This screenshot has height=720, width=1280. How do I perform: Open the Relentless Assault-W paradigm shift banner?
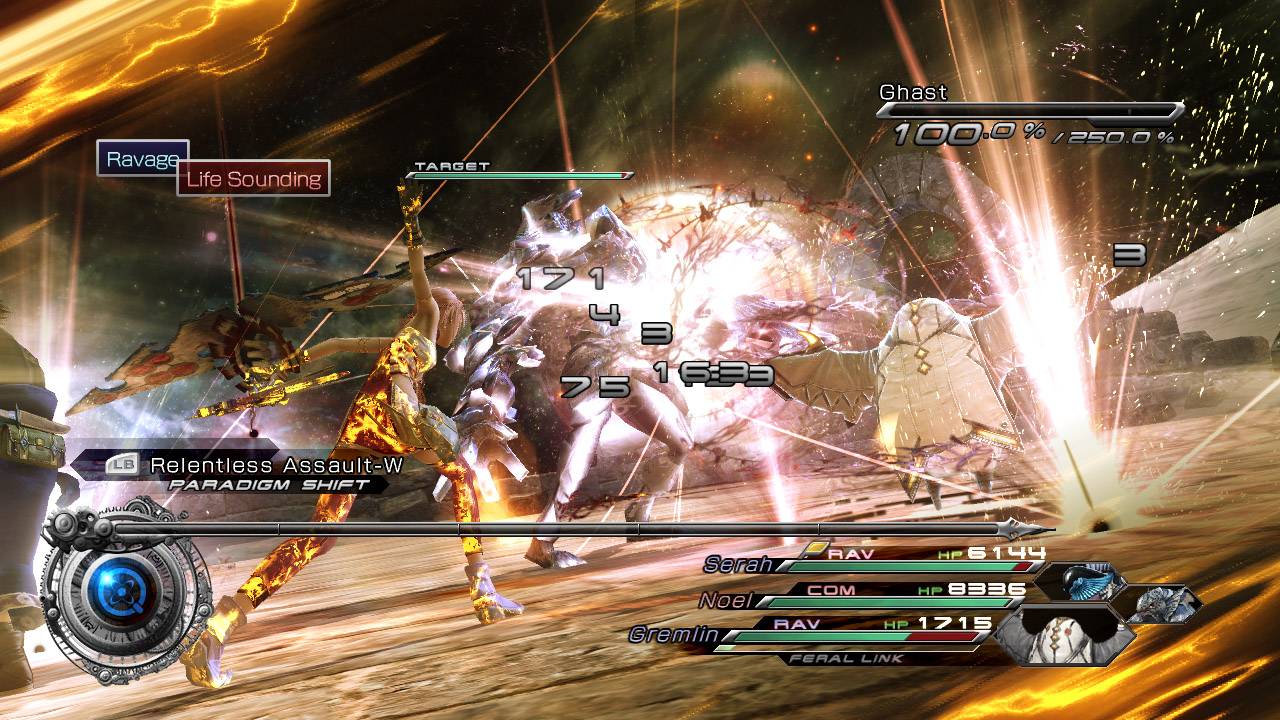tap(254, 465)
